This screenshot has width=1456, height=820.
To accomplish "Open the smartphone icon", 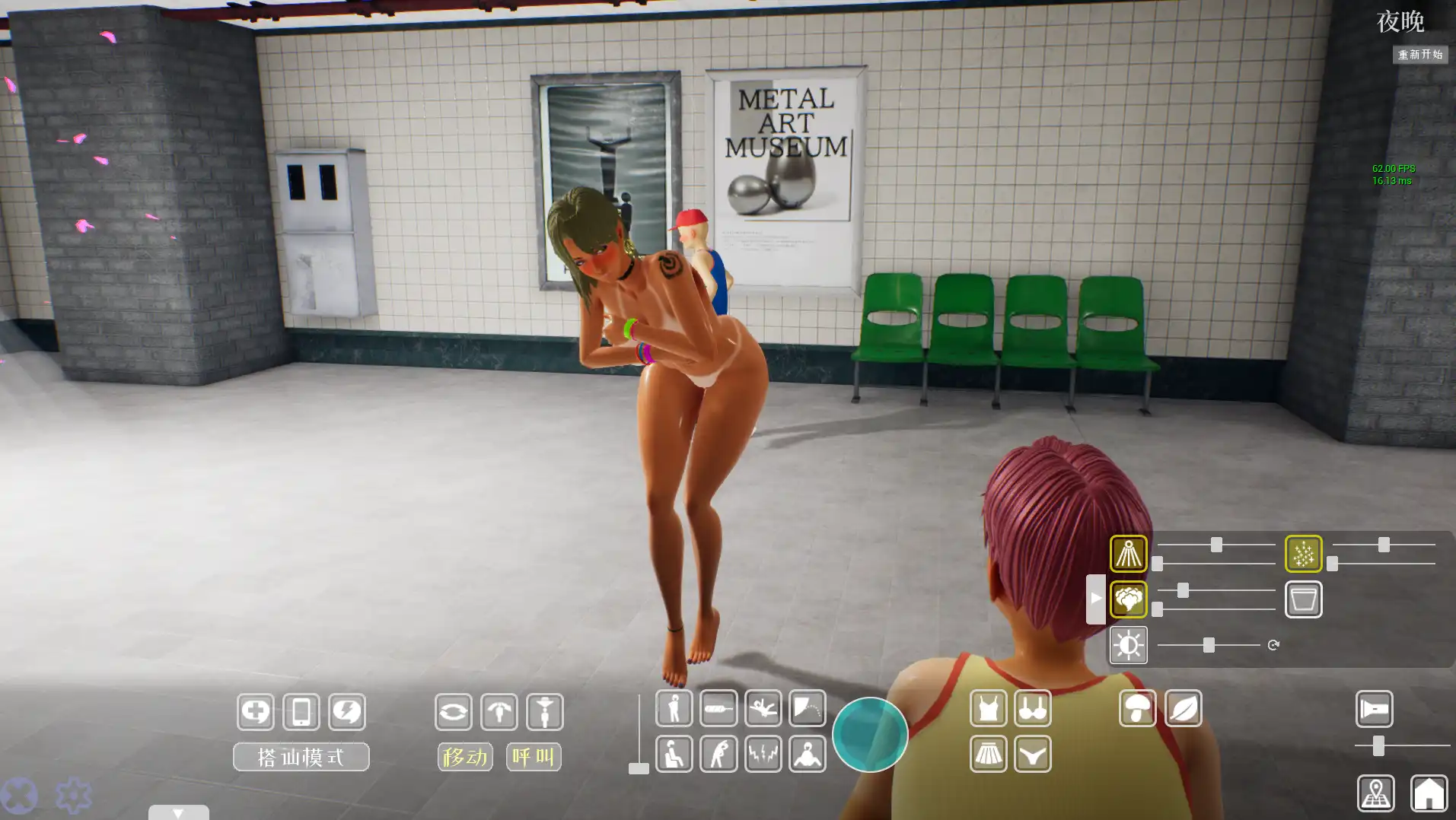I will (301, 712).
